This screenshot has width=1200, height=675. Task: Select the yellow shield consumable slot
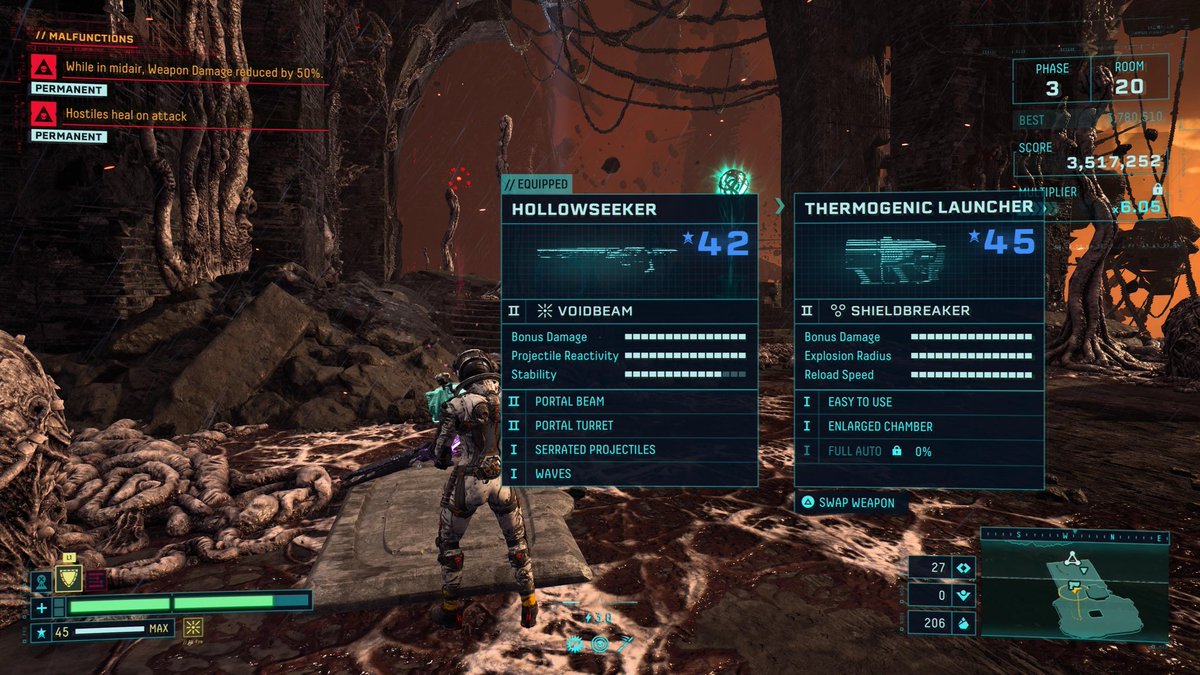69,578
